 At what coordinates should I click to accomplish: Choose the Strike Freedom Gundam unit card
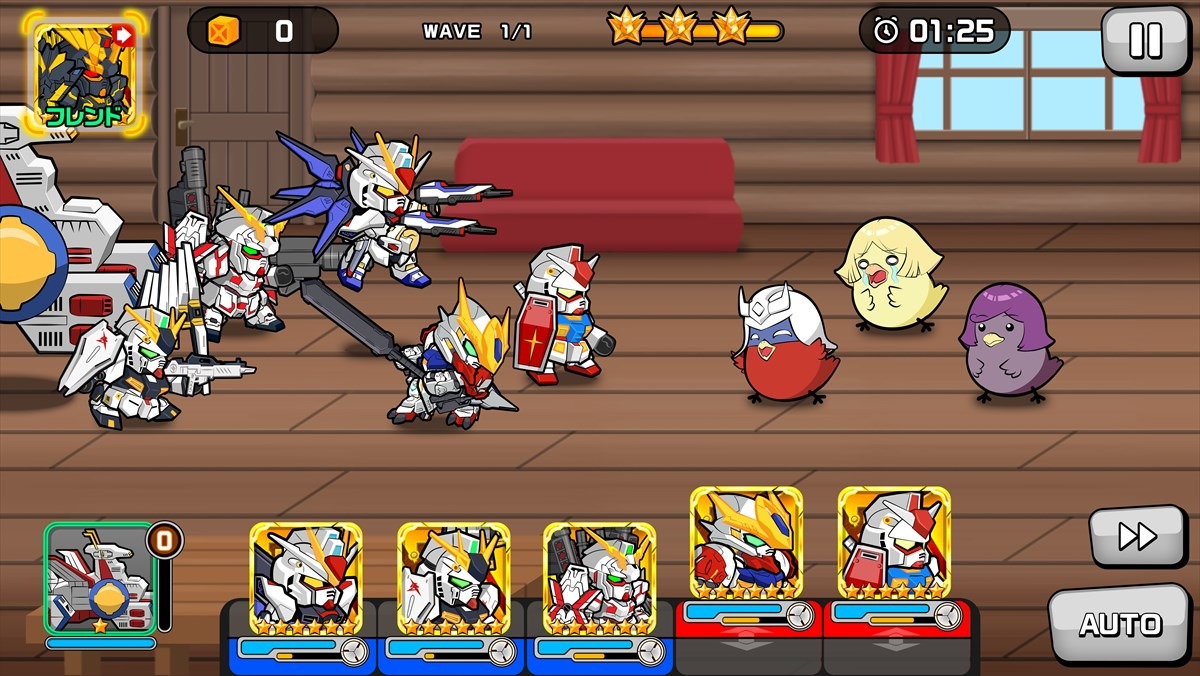pyautogui.click(x=305, y=578)
